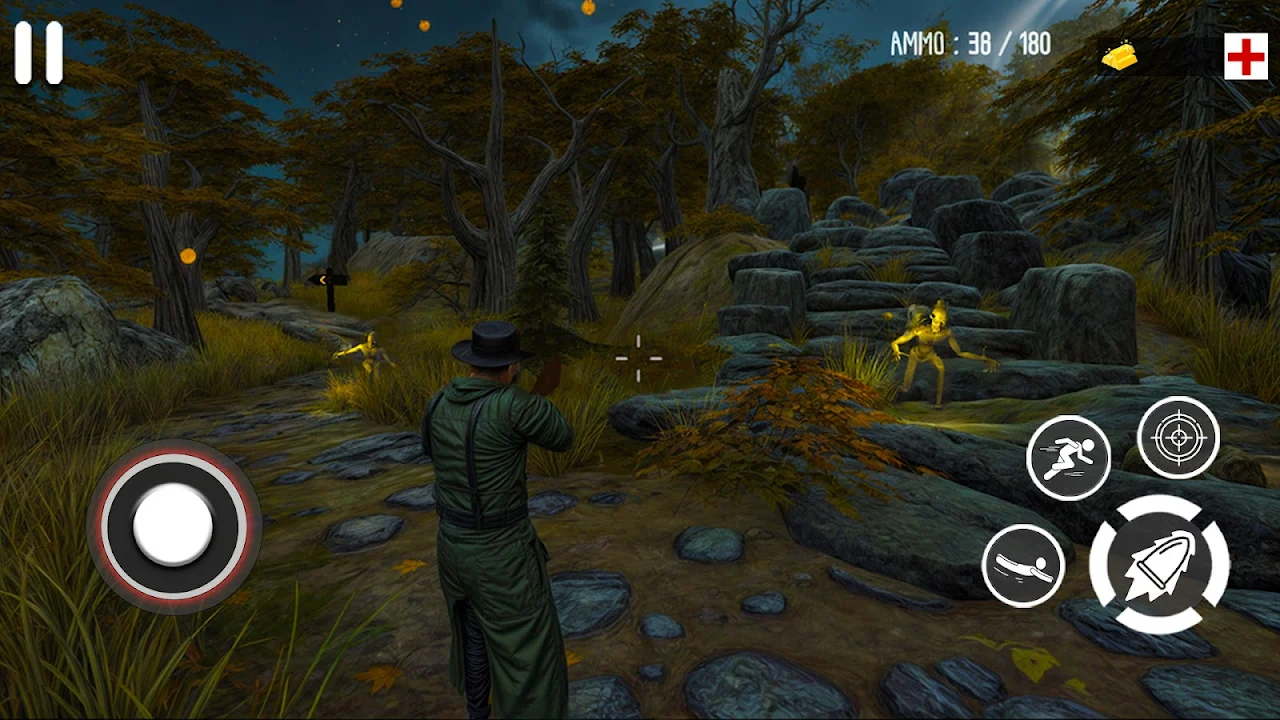Tap the prone crawl button
Viewport: 1280px width, 720px height.
point(1023,566)
